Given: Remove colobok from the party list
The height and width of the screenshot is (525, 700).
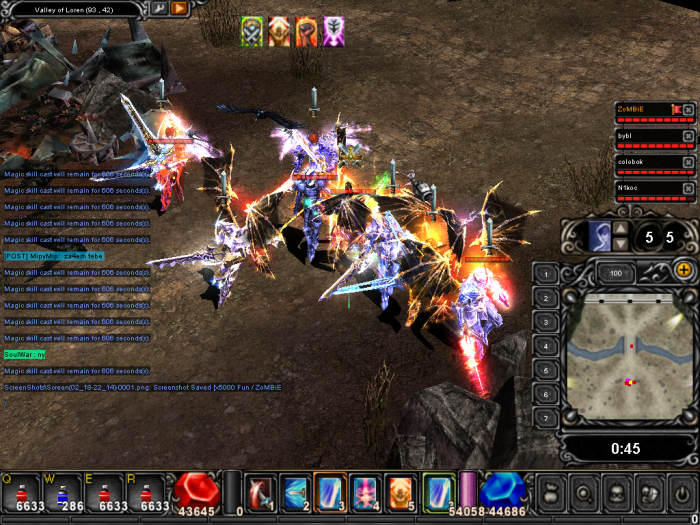Looking at the screenshot, I should click(x=688, y=162).
